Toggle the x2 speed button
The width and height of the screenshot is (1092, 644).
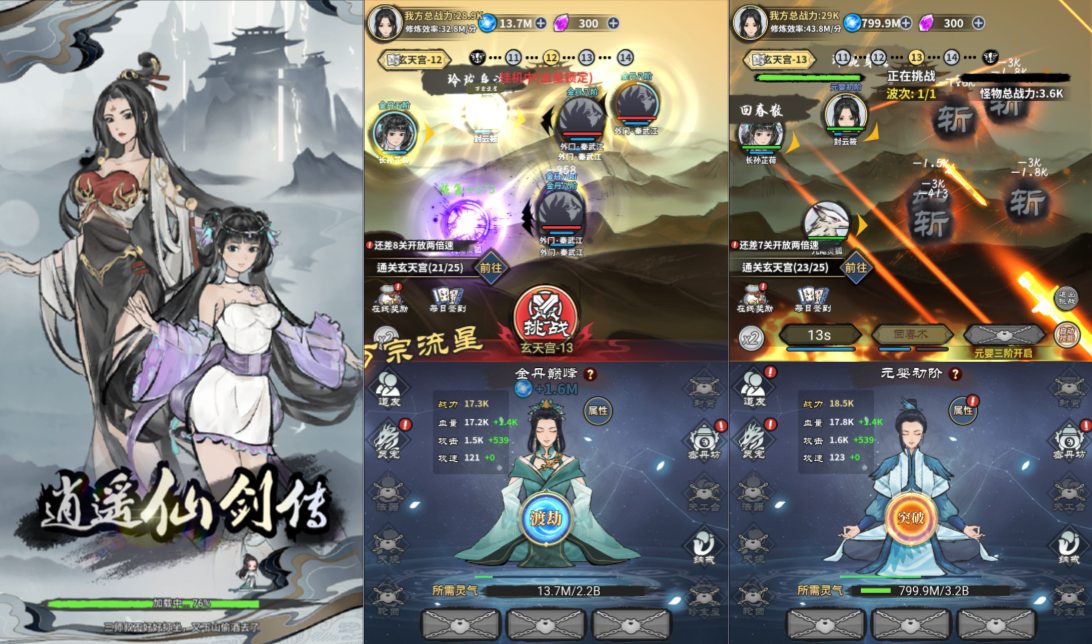coord(751,338)
